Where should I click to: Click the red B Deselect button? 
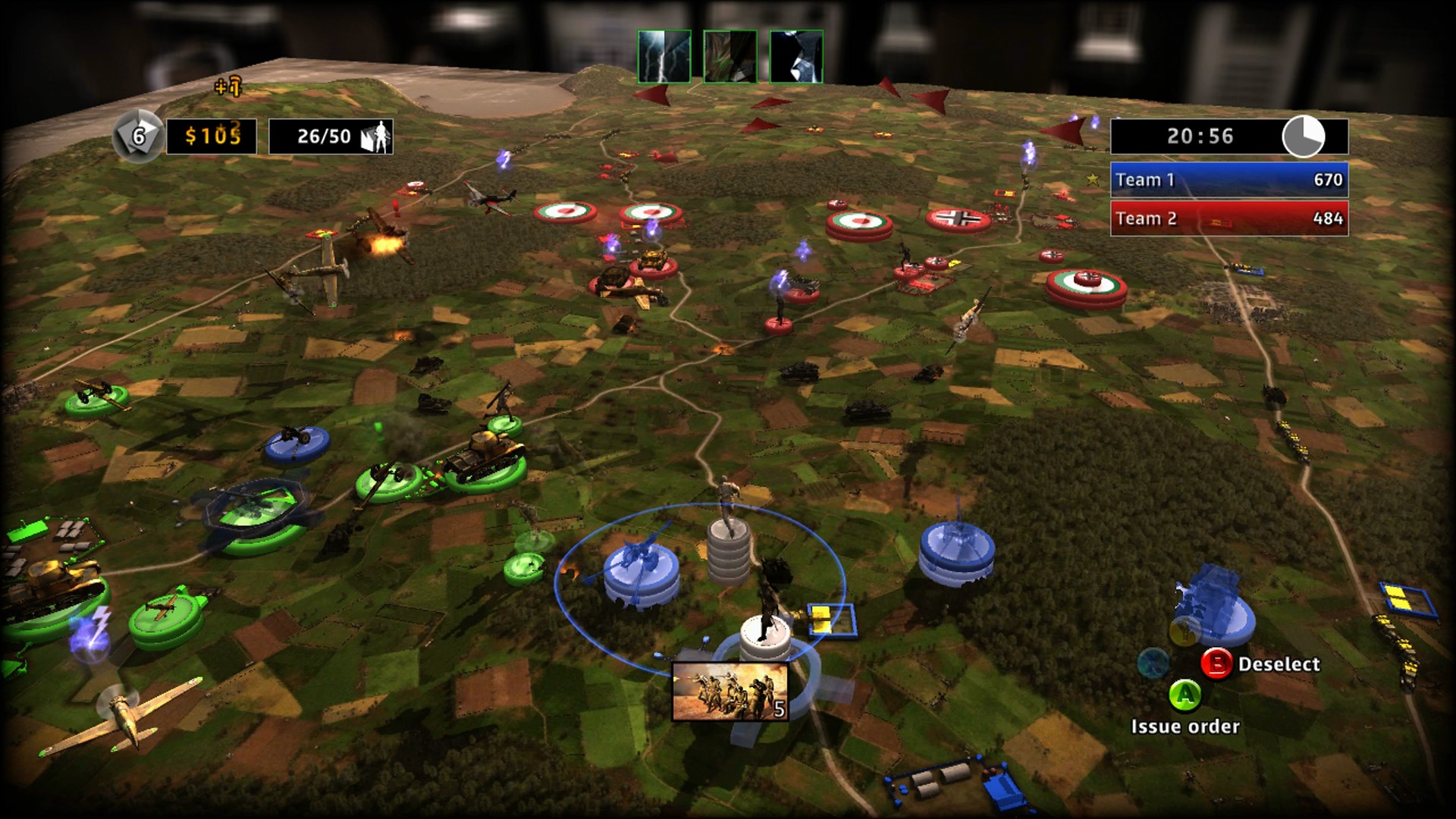1218,664
